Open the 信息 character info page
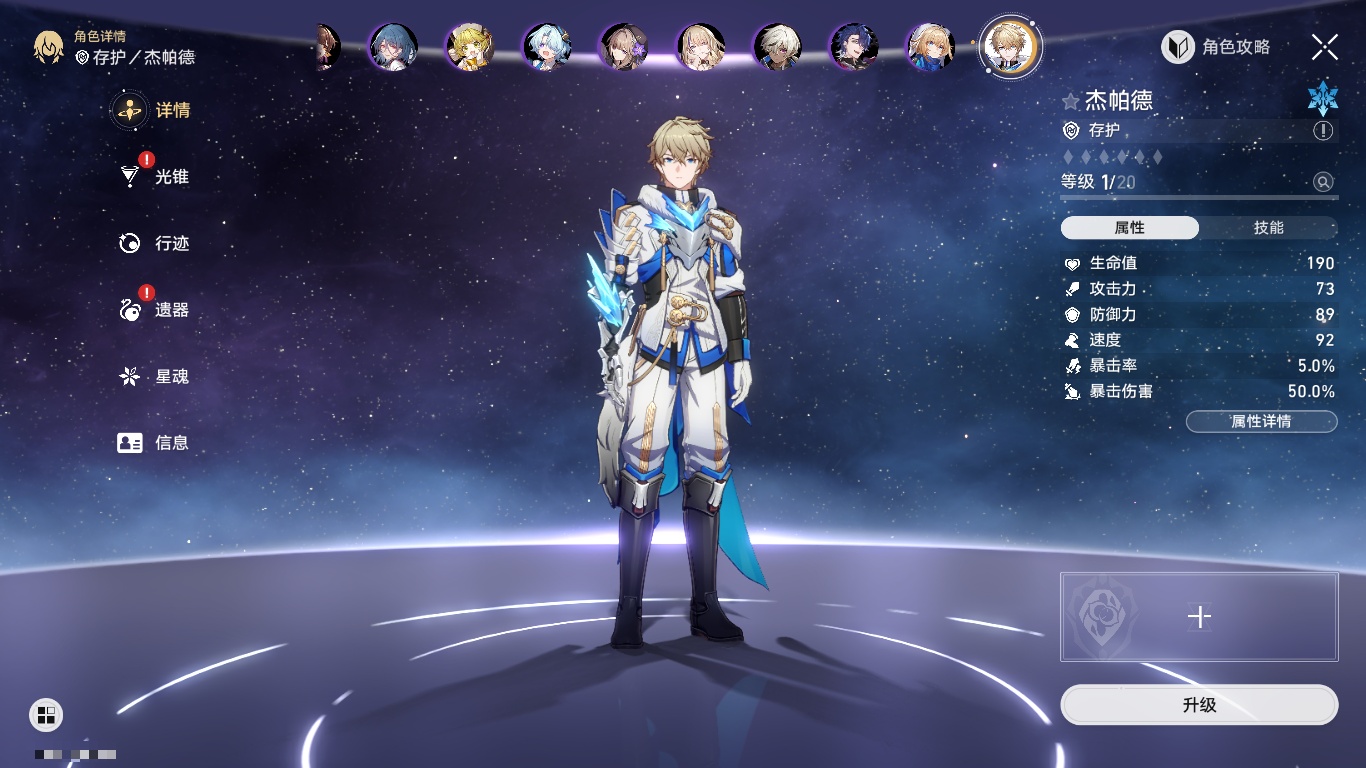This screenshot has width=1366, height=768. 154,442
